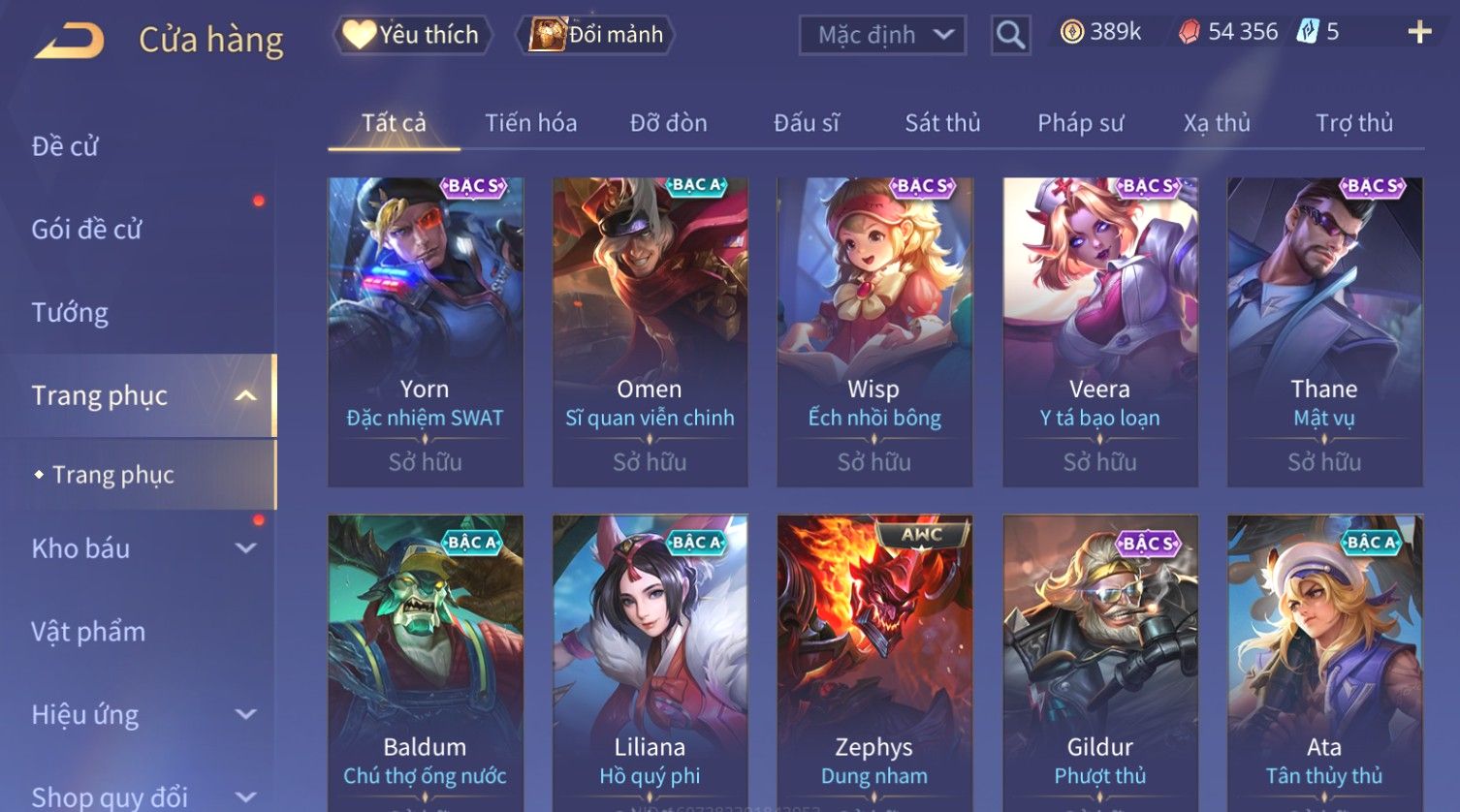Choose the Trợ thủ tab
This screenshot has width=1460, height=812.
(1353, 123)
